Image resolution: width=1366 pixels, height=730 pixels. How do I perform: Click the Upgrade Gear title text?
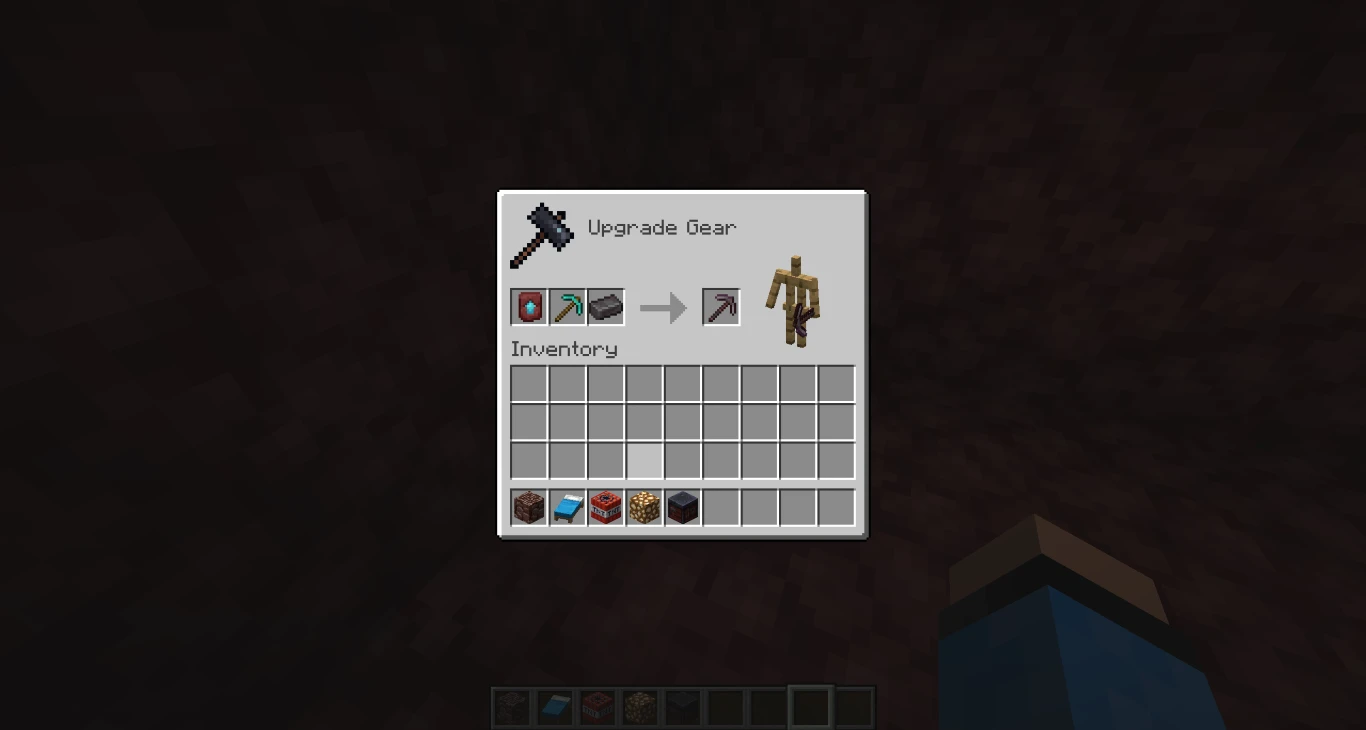(662, 228)
